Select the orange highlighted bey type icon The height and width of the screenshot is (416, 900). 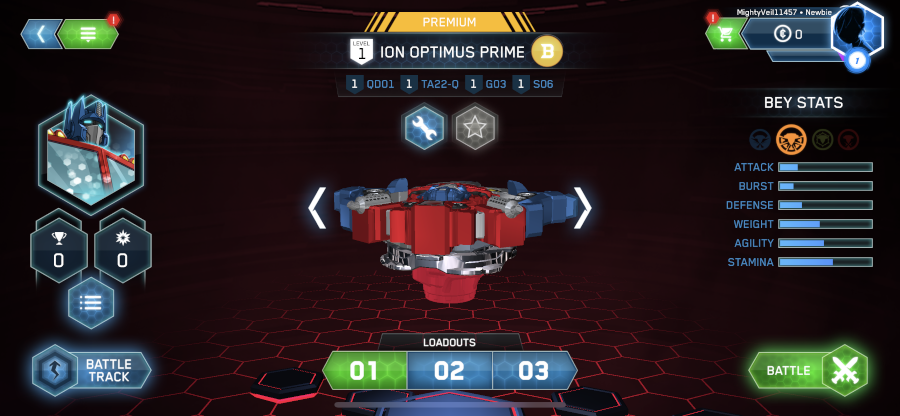tap(791, 139)
